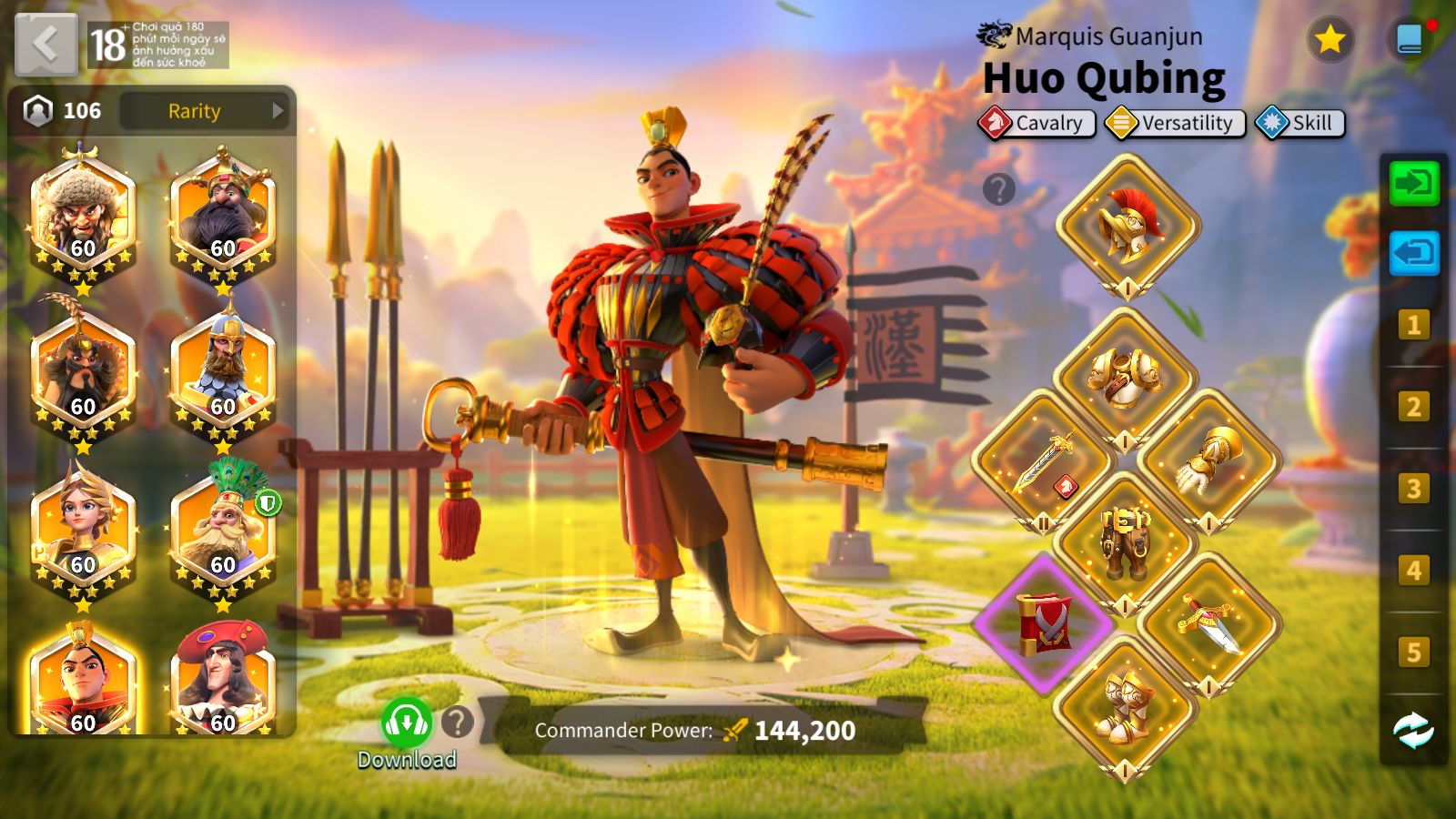
Task: Click the green arrow equip button
Action: [1413, 184]
